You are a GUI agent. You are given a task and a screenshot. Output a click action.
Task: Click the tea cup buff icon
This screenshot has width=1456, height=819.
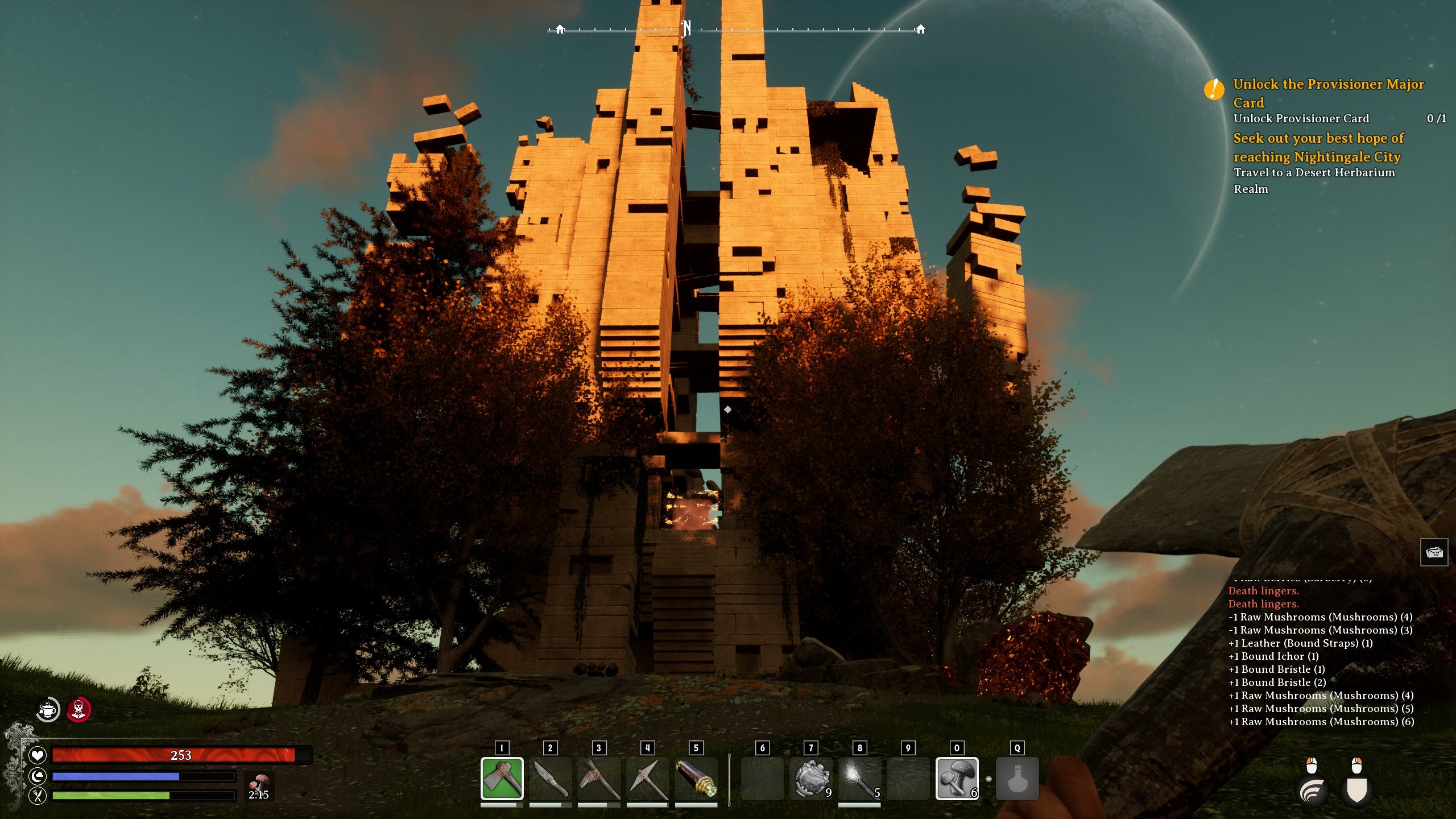coord(48,709)
